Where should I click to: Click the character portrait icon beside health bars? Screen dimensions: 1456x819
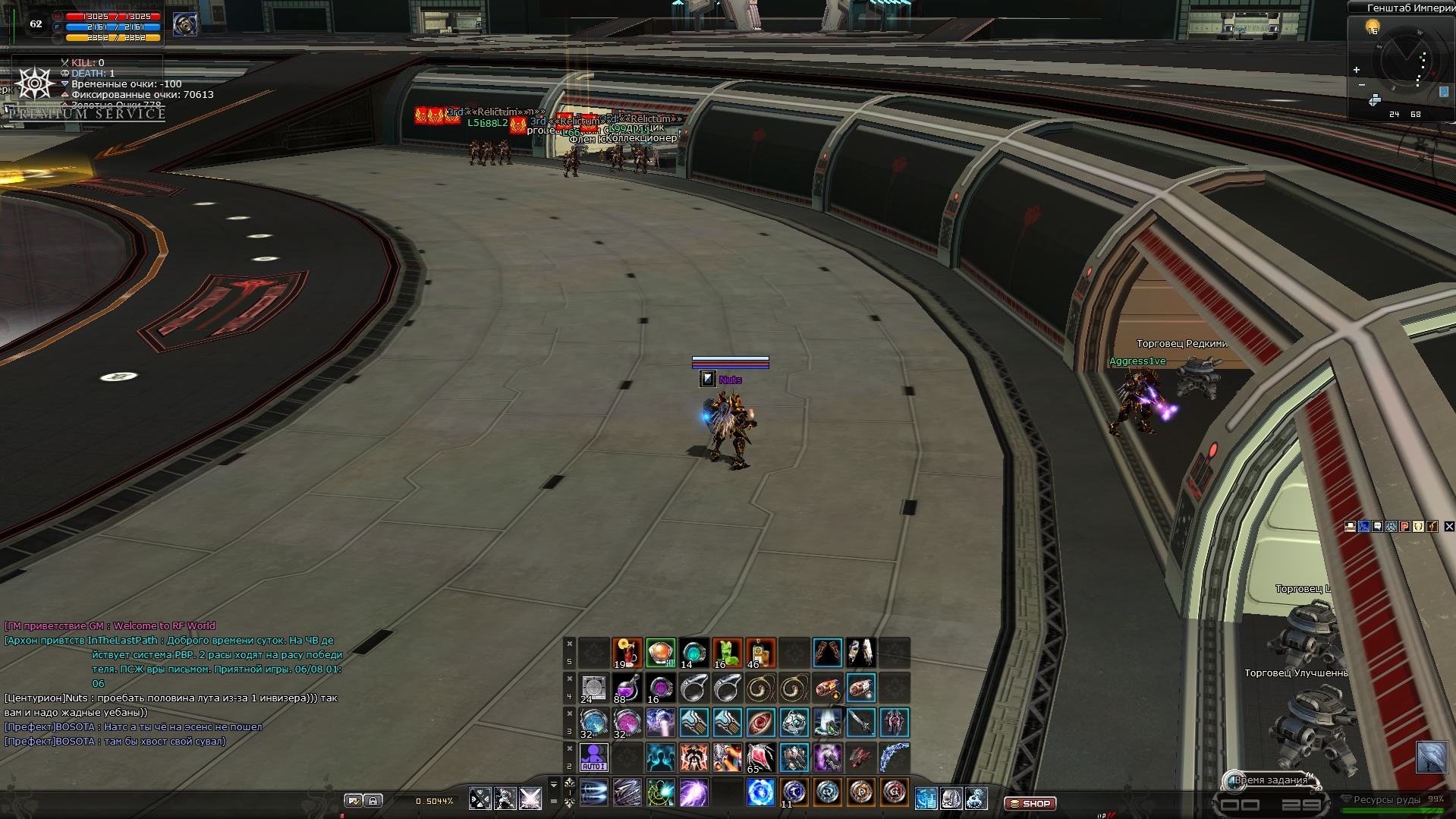[185, 24]
